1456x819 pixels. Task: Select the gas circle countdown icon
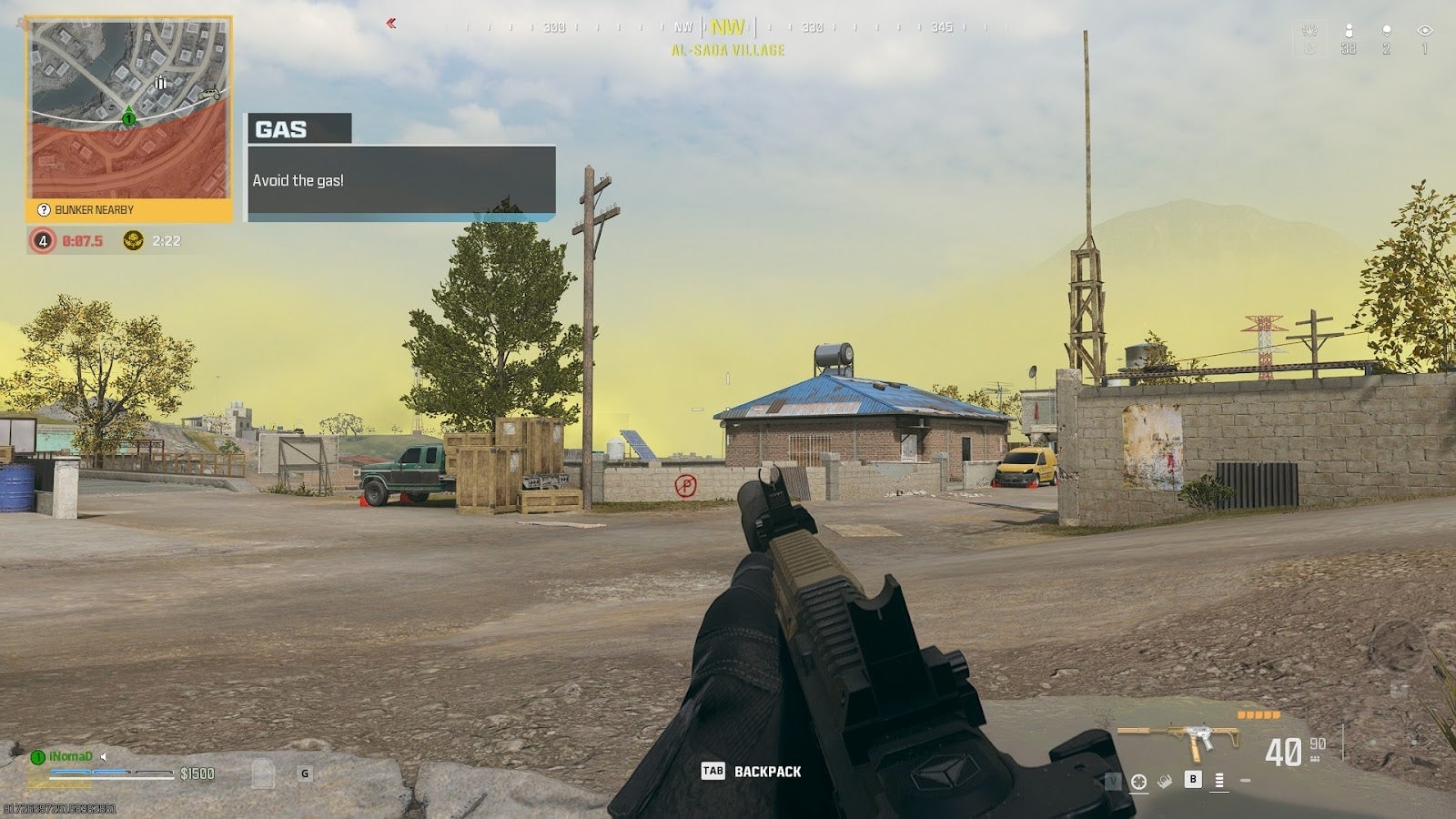coord(40,241)
